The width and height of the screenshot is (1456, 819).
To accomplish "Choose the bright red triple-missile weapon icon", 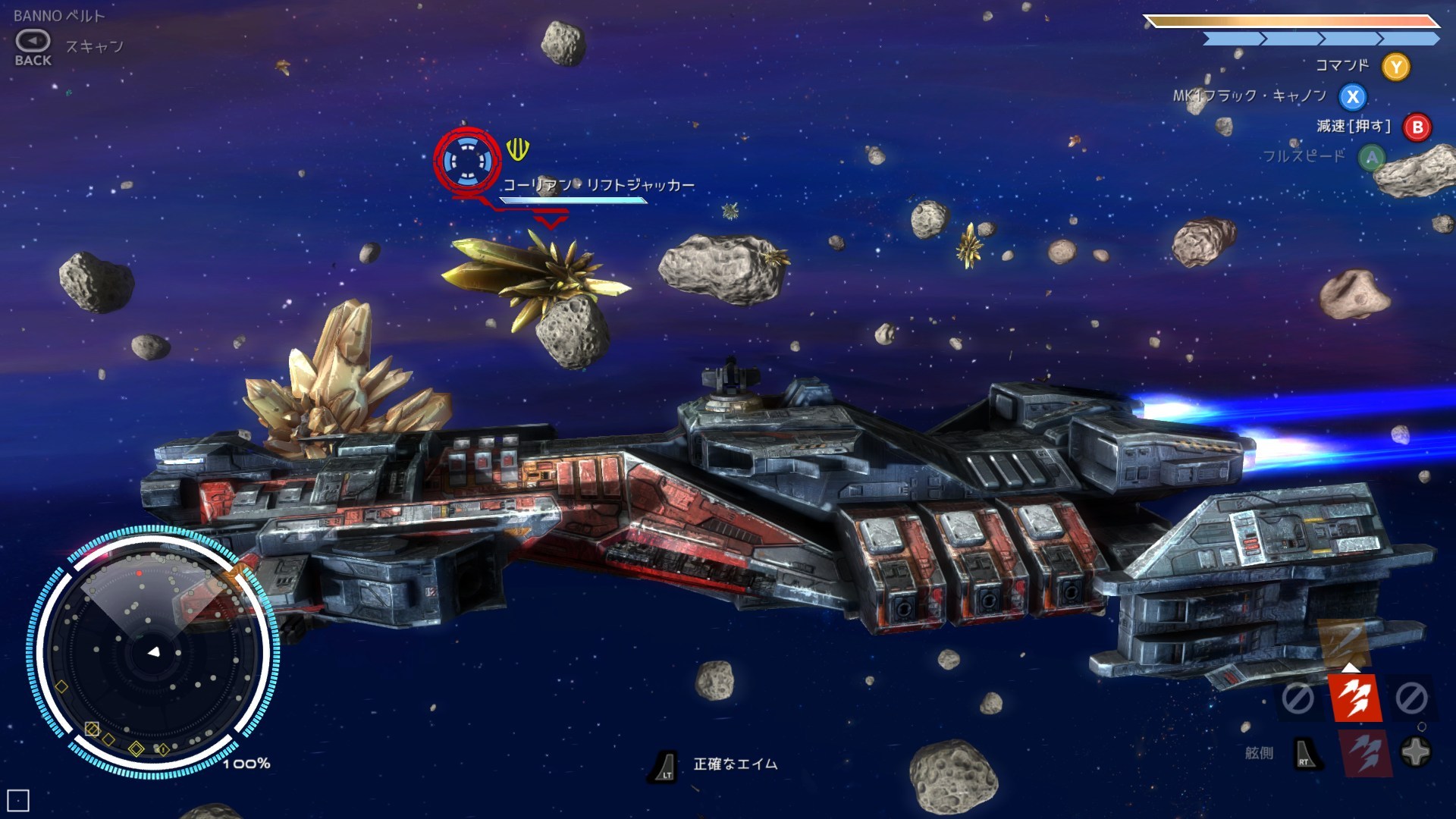I will click(1354, 698).
